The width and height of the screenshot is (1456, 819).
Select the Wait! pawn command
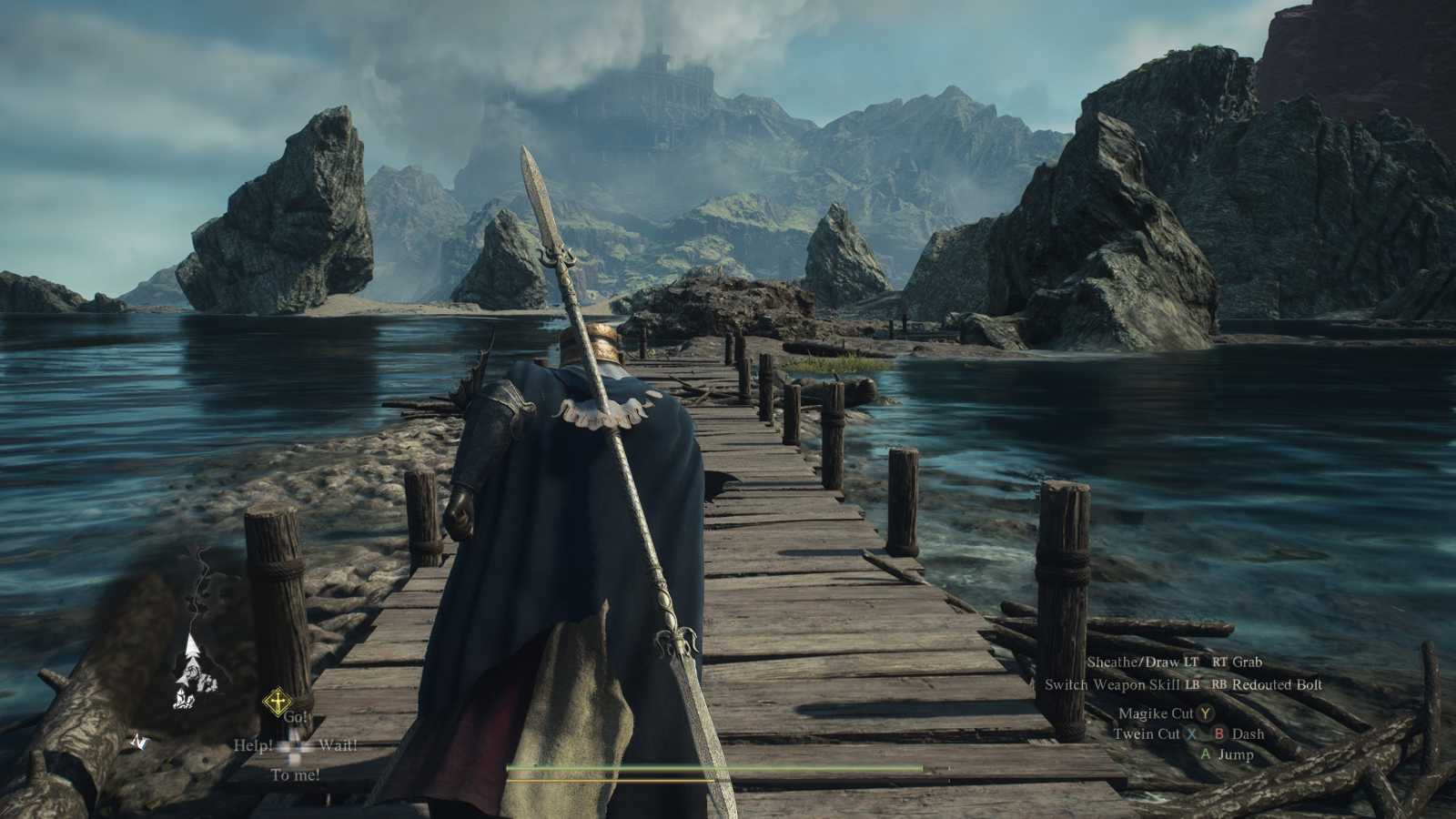click(x=339, y=744)
